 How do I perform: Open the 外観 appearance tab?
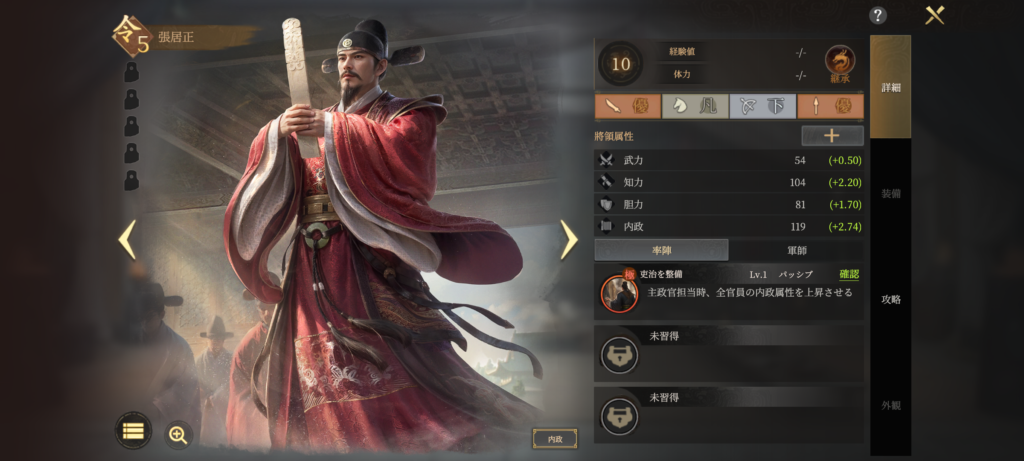(x=890, y=405)
